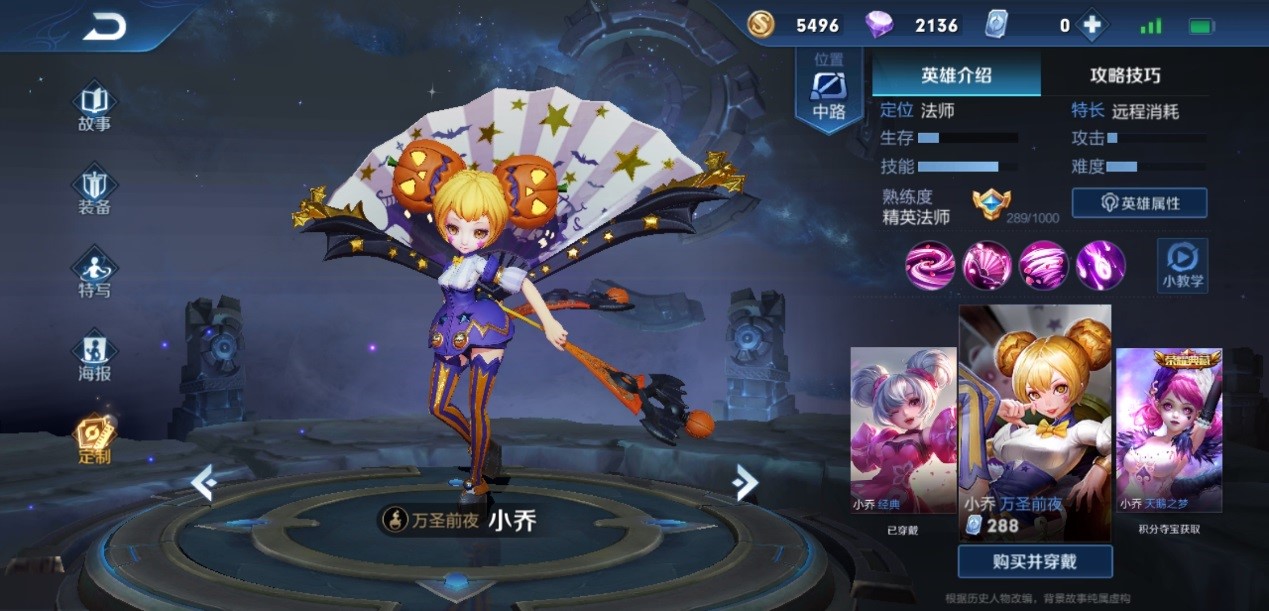Switch to the 英雄介绍 tab
1269x611 pixels.
click(956, 75)
